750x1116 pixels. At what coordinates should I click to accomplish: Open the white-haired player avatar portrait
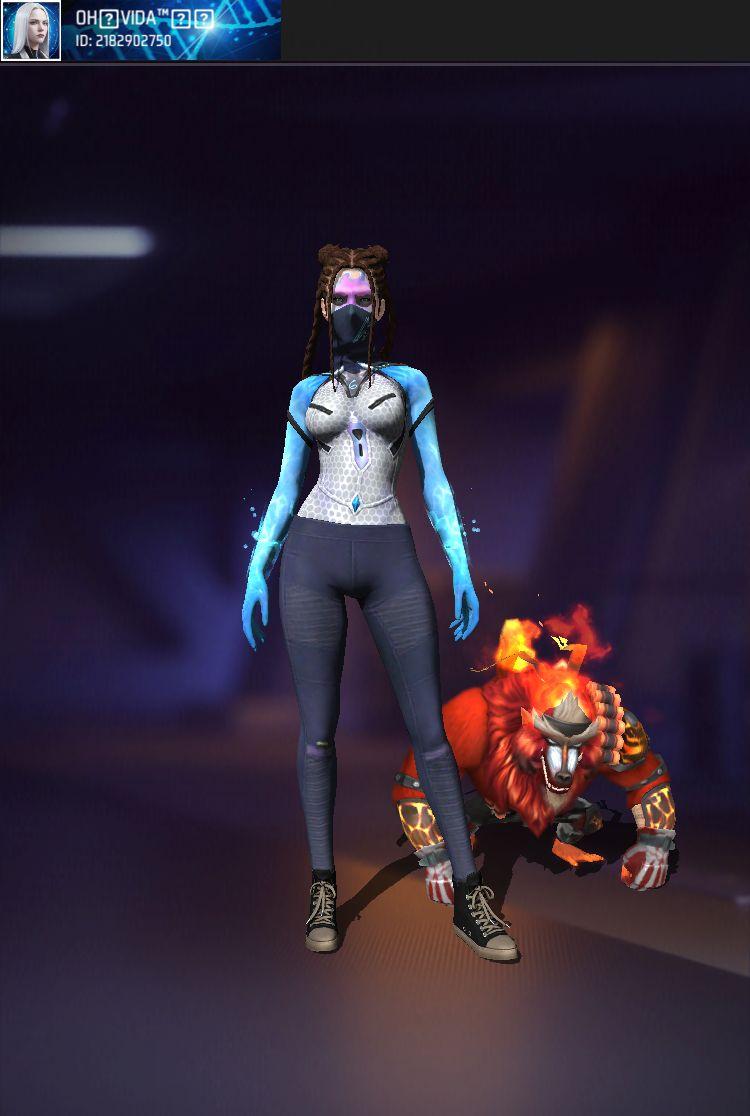click(x=31, y=30)
